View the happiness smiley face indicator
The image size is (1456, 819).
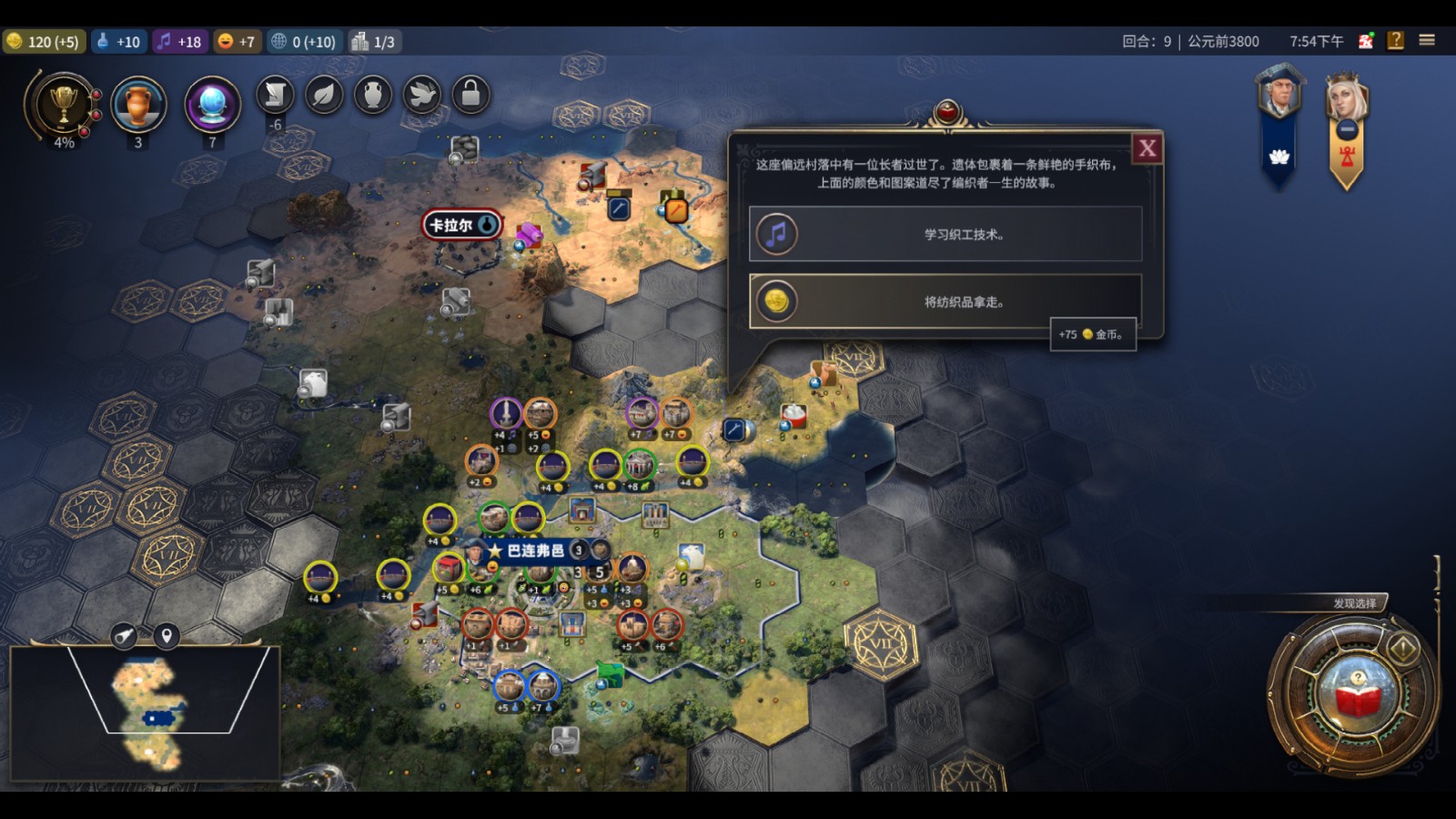click(237, 41)
